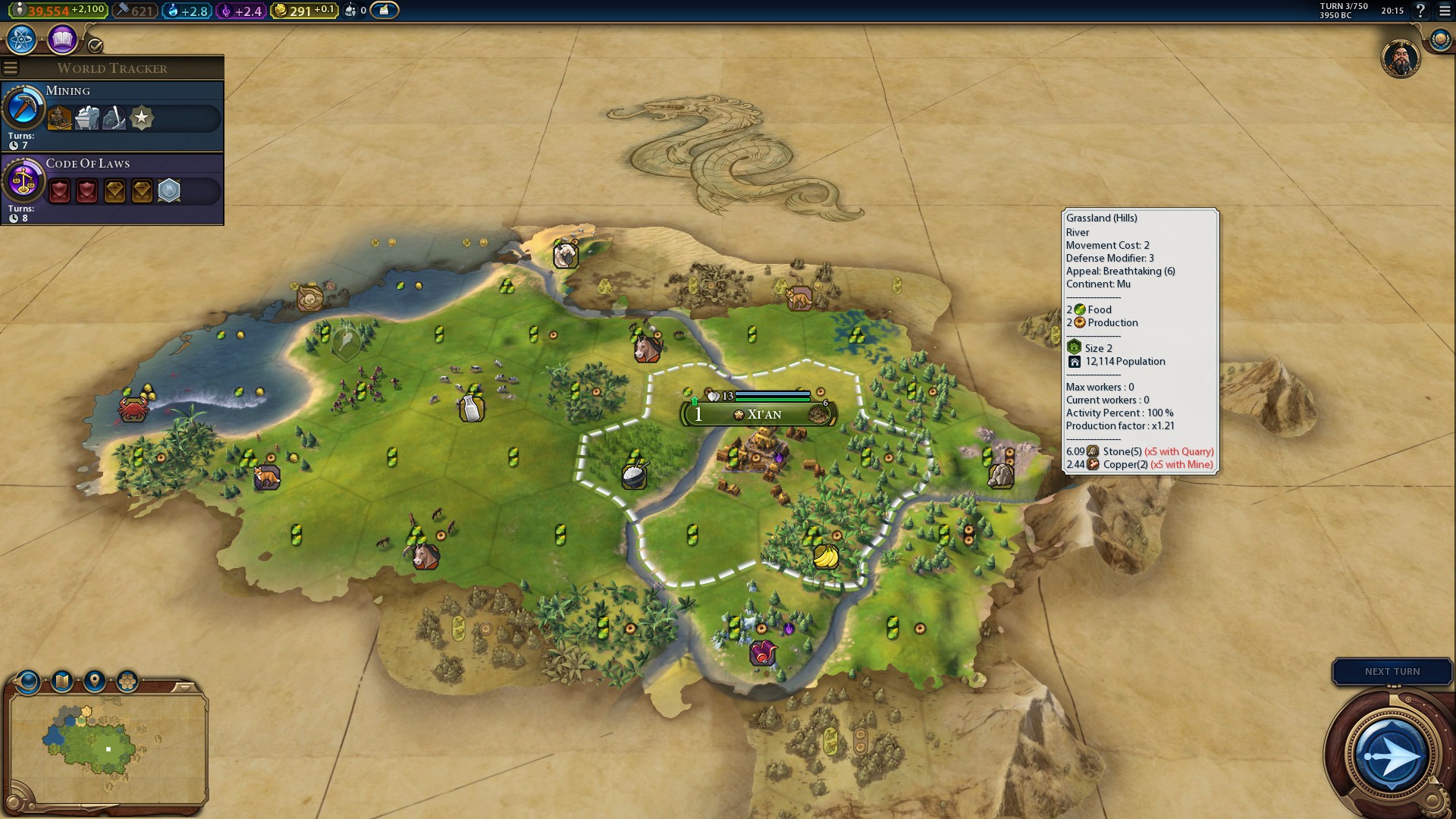Click the leader portrait for diplomacy
Screen dimensions: 1456x819
[x=1400, y=59]
